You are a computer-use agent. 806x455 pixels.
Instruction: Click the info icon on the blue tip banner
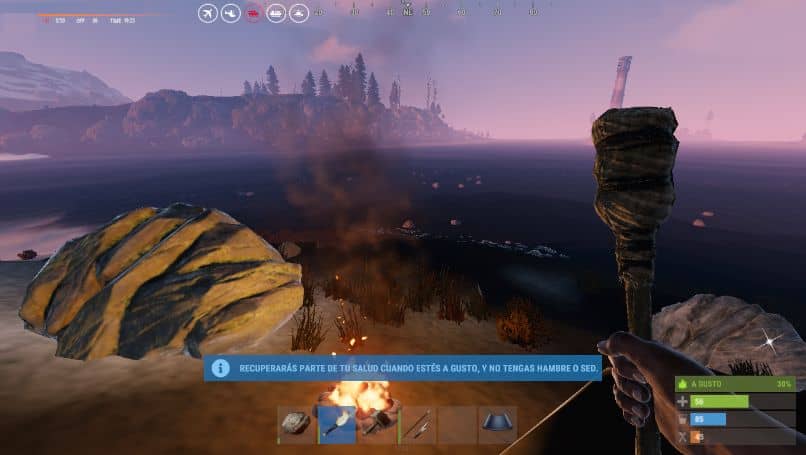coord(220,368)
